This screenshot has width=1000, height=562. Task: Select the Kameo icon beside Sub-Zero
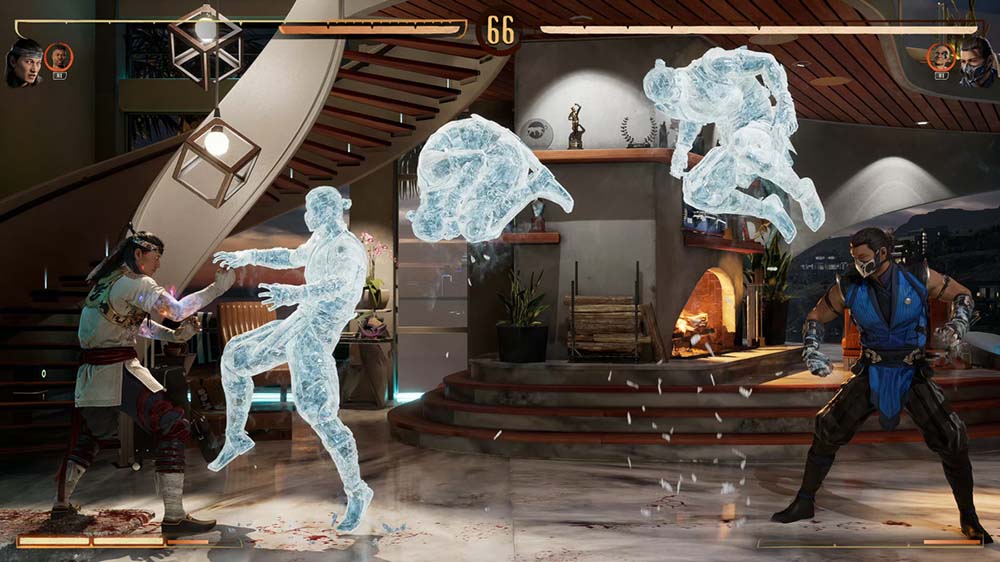tap(941, 57)
